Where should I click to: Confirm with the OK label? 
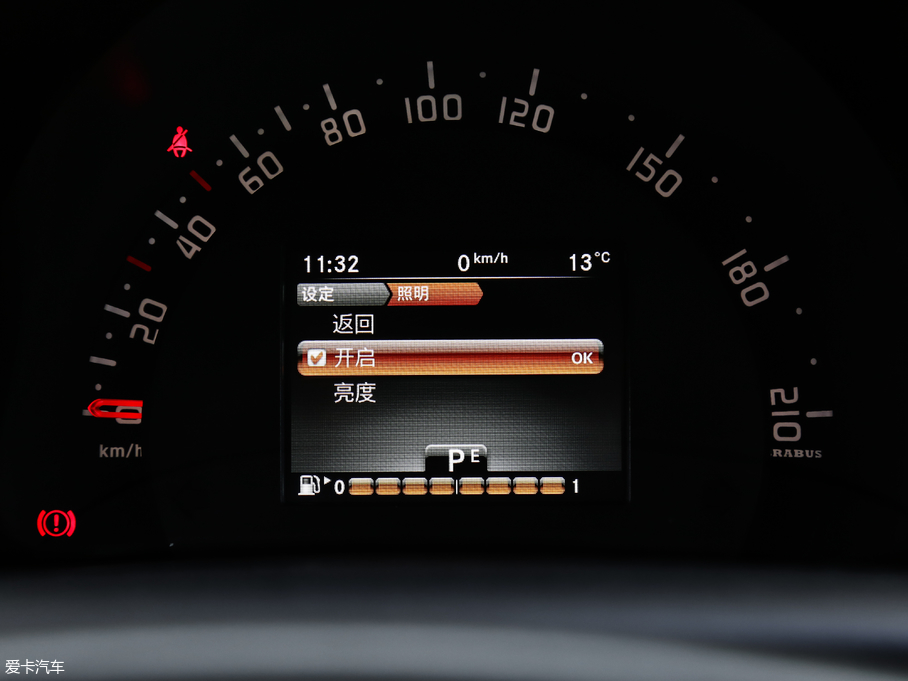point(581,358)
